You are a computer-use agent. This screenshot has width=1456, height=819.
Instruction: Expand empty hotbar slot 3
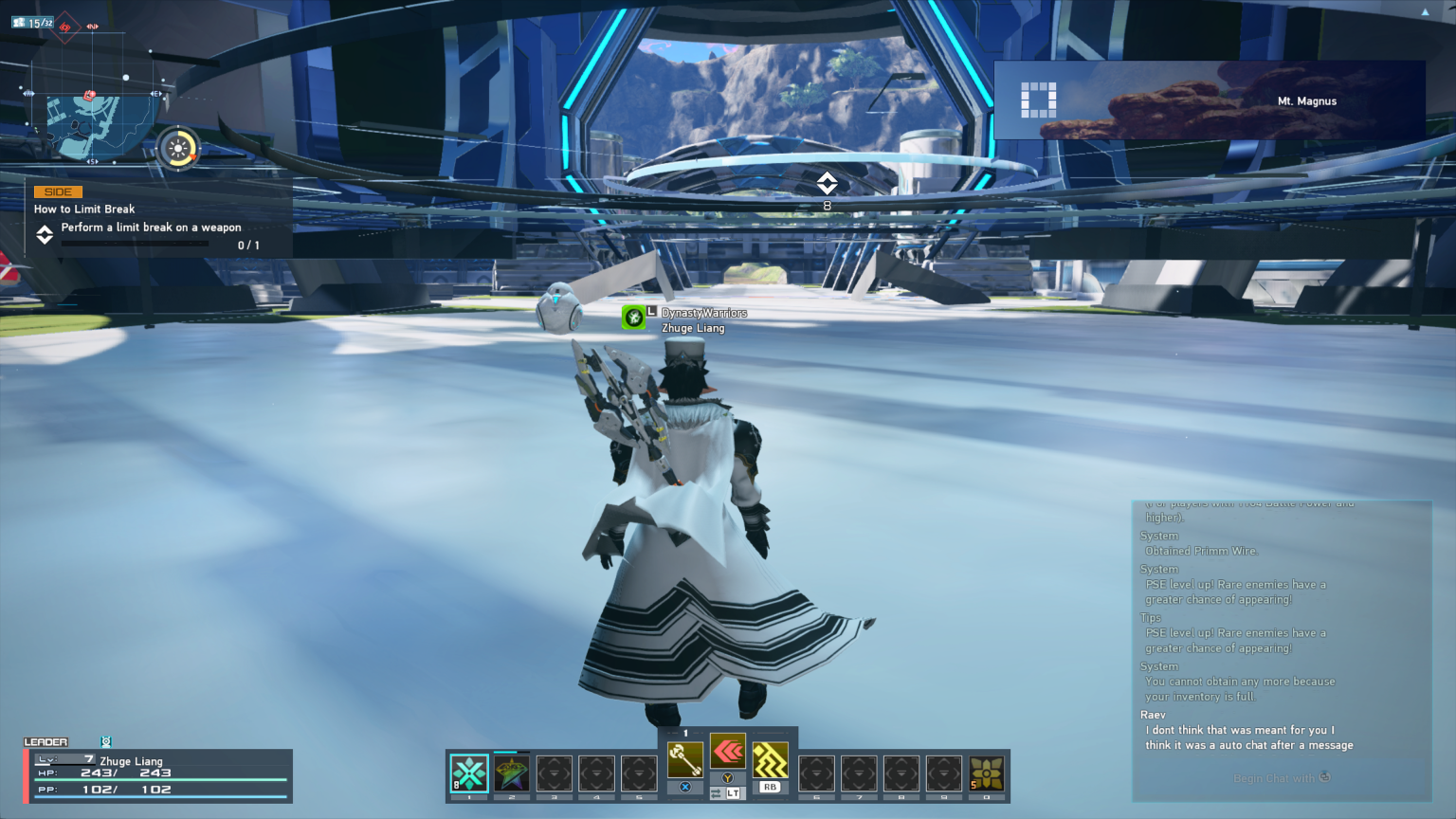(556, 774)
